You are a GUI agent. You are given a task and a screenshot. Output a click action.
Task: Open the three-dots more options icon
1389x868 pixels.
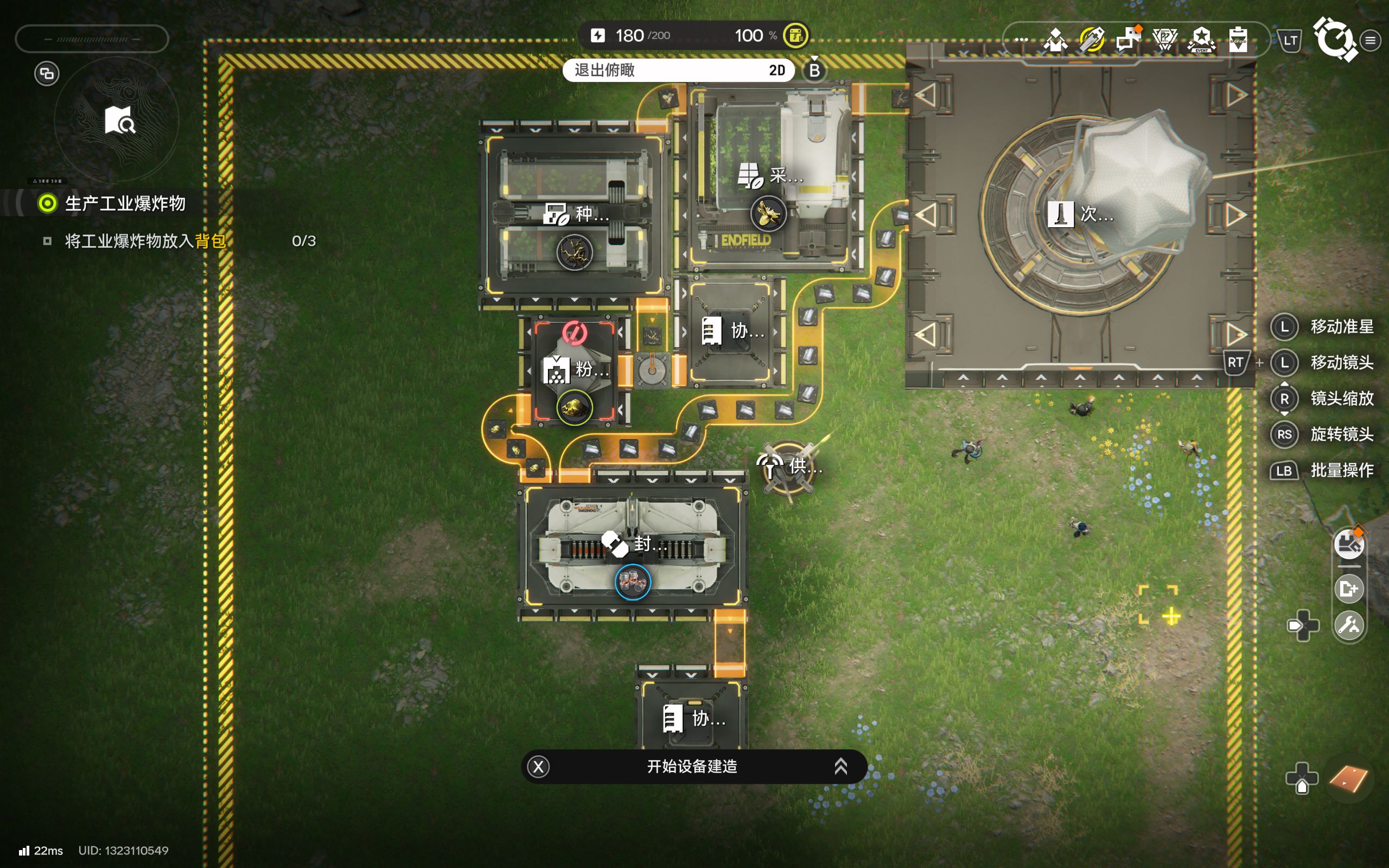coord(1021,40)
